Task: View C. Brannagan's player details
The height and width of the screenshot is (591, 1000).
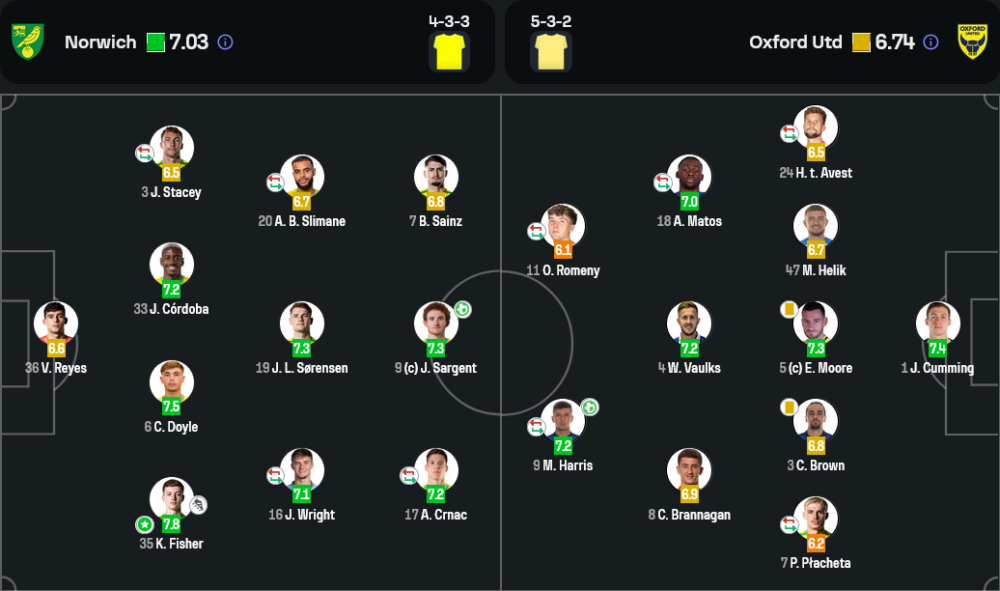Action: (x=689, y=471)
